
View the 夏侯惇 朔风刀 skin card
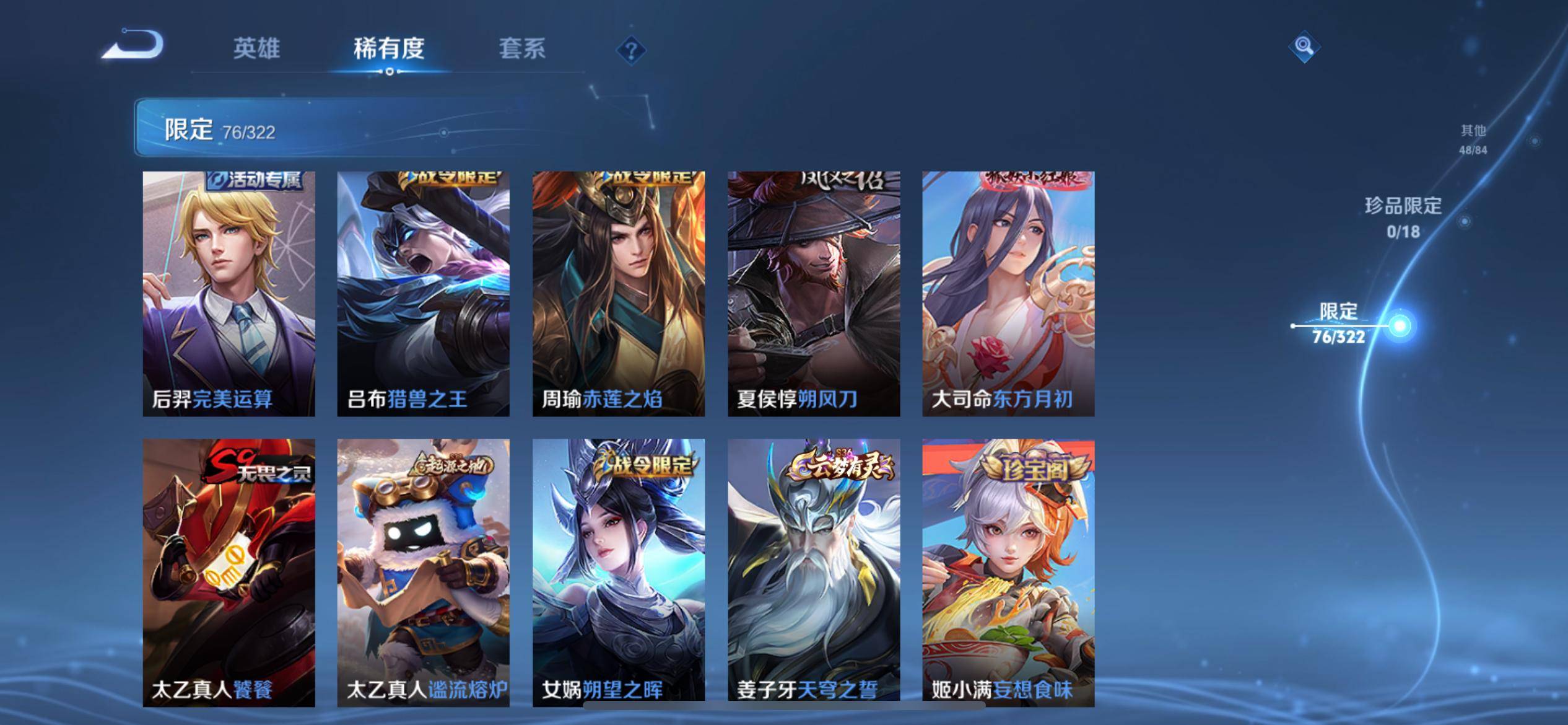(x=813, y=294)
